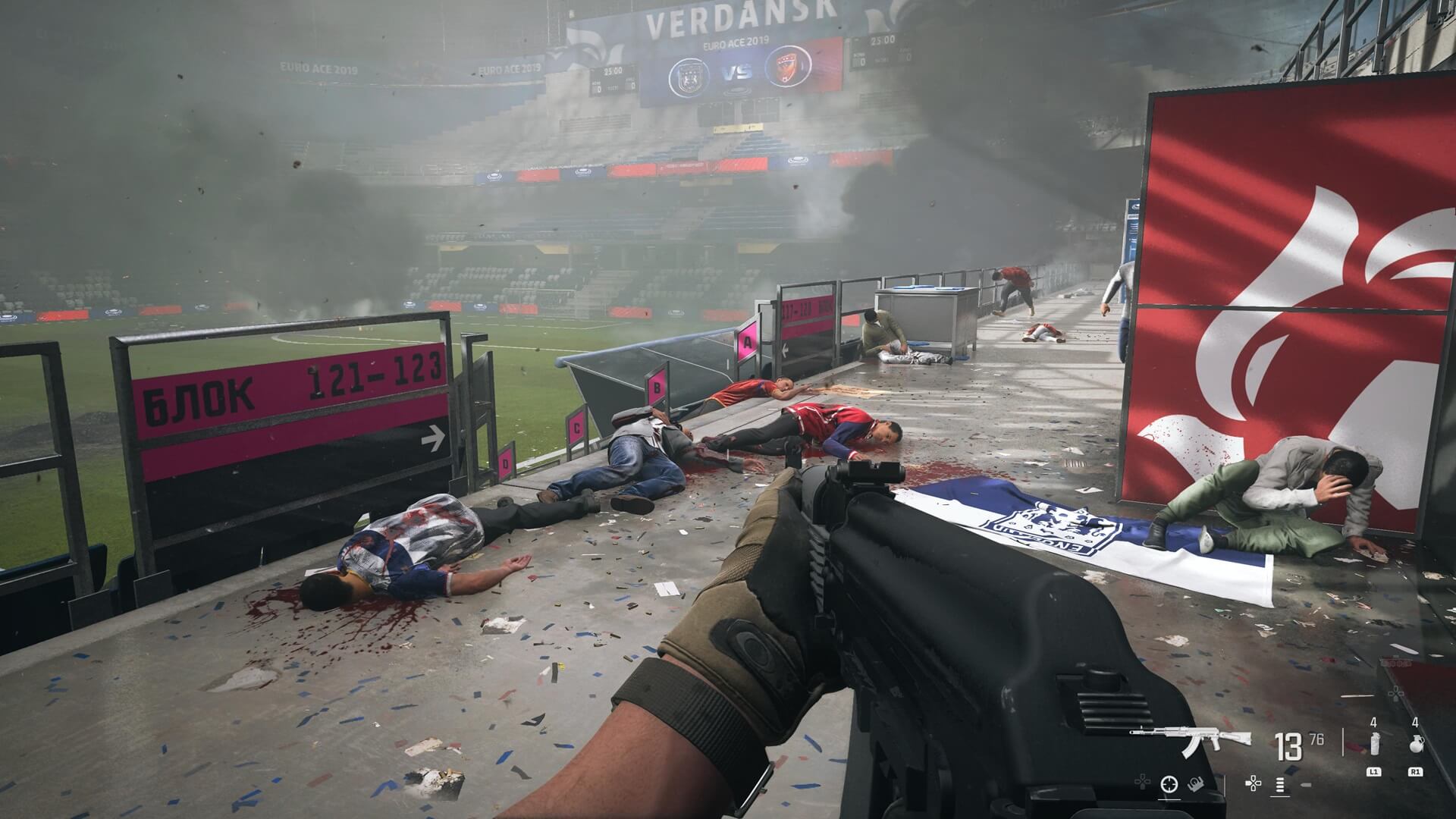Screen dimensions: 1456x819
Task: Choose the tactical smoke grenade icon
Action: click(1373, 744)
